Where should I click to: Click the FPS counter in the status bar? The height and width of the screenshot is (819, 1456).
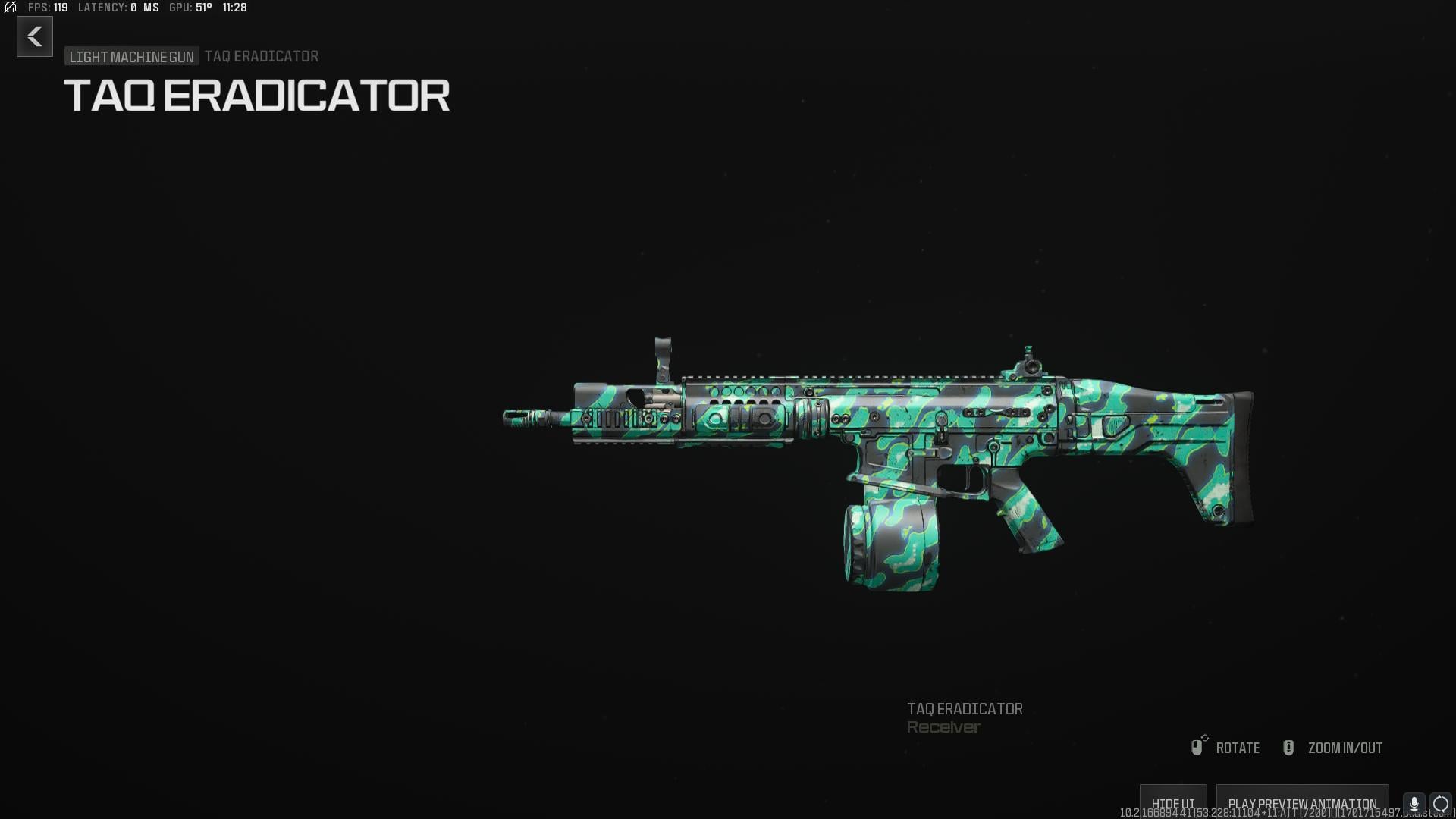[47, 8]
